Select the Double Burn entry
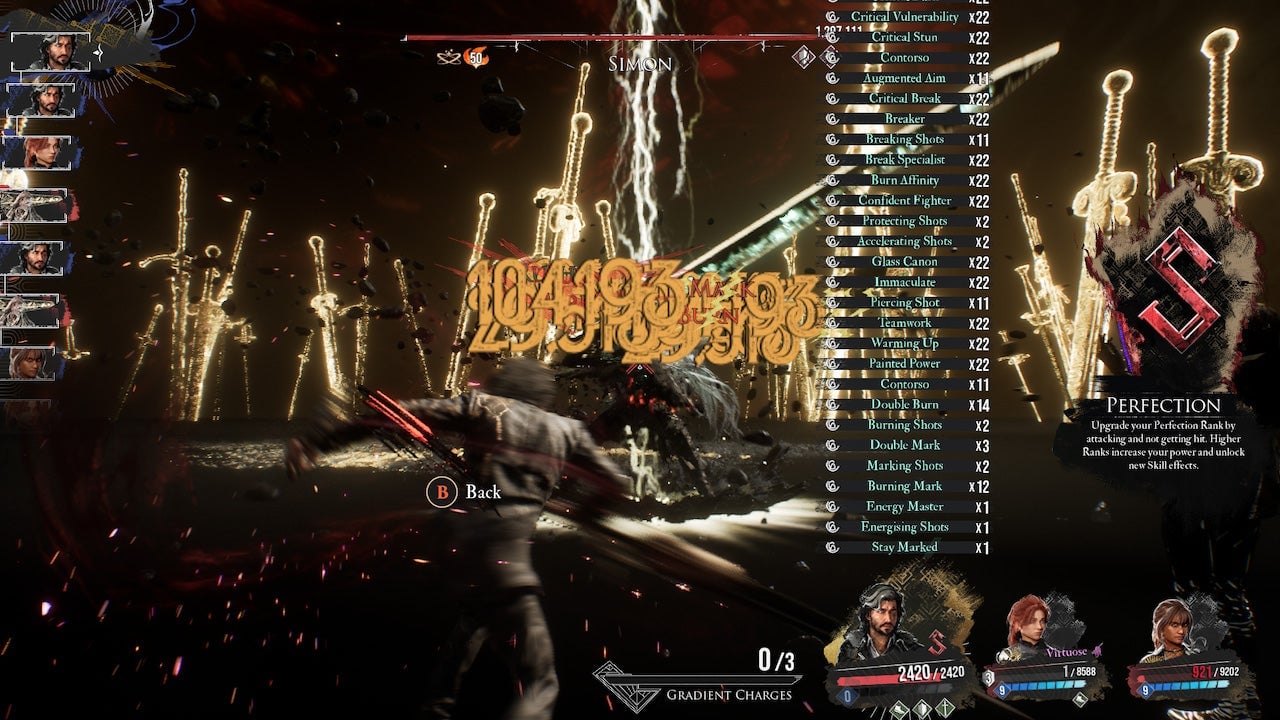The image size is (1280, 720). (904, 404)
